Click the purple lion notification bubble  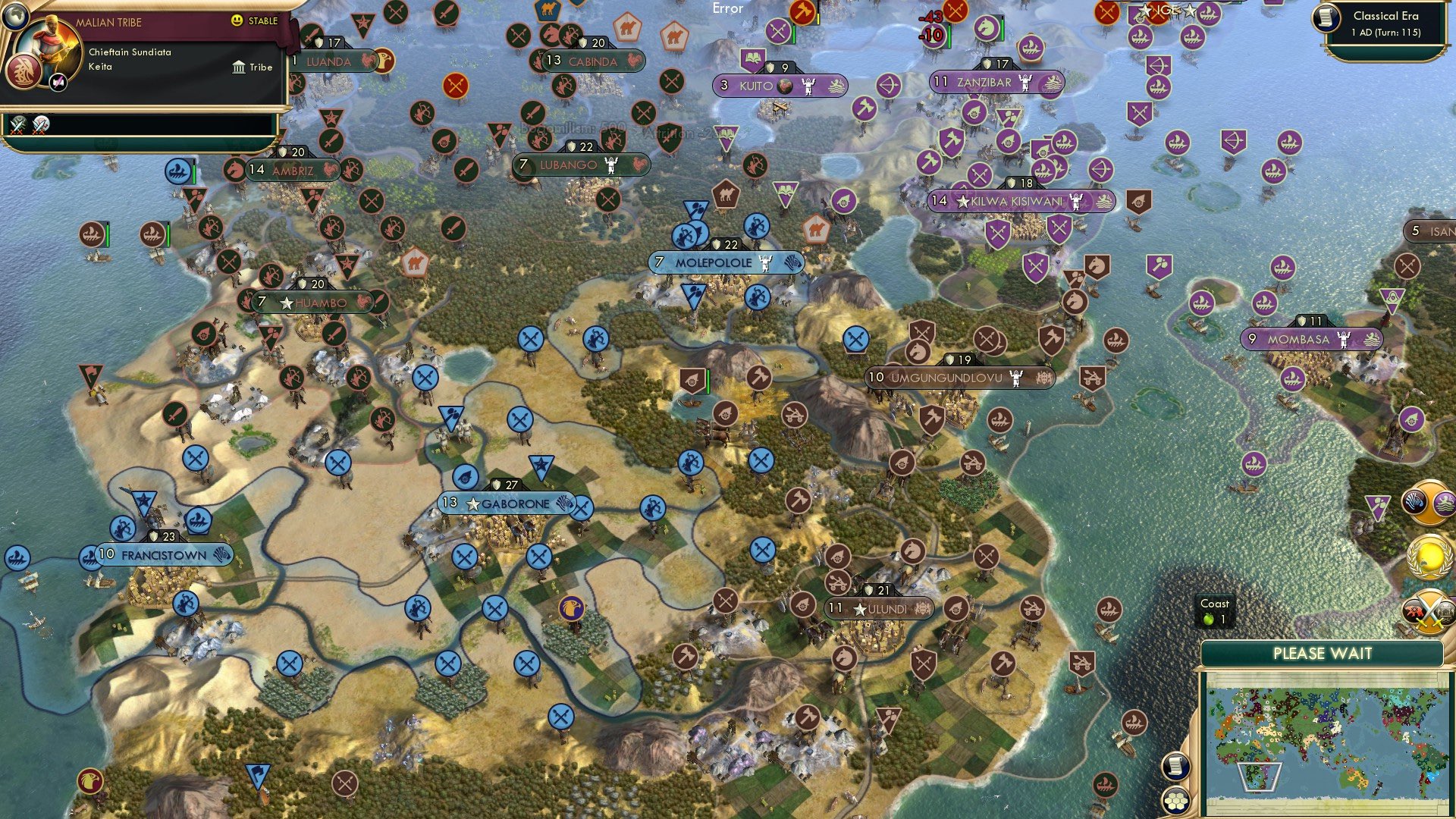(1445, 501)
